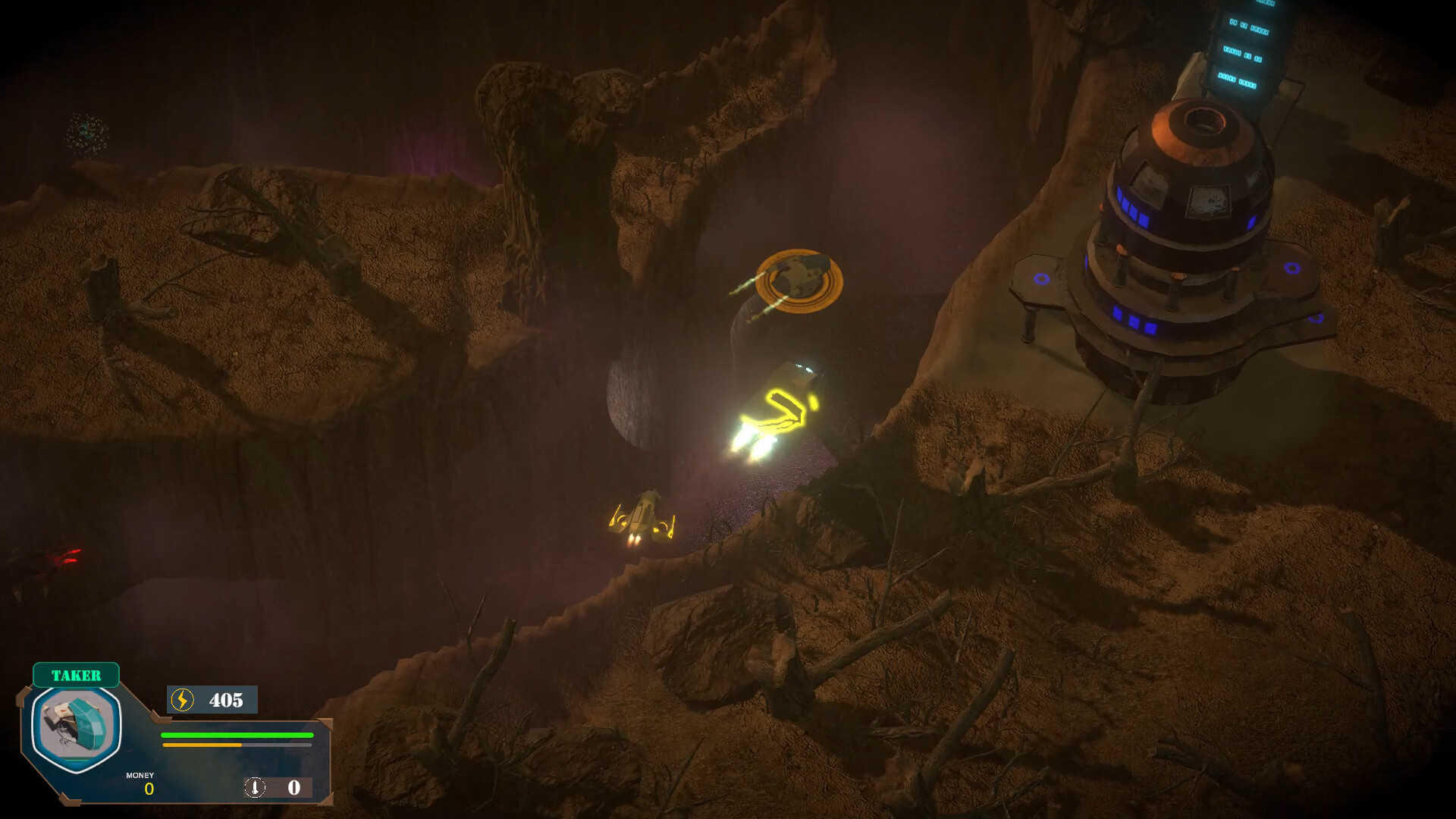Click the 405 energy counter box
1456x819 pixels.
(x=212, y=700)
